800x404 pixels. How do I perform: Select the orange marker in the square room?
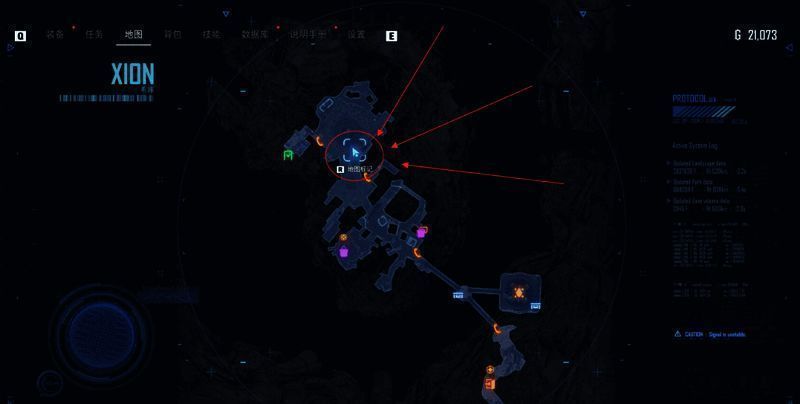point(519,291)
